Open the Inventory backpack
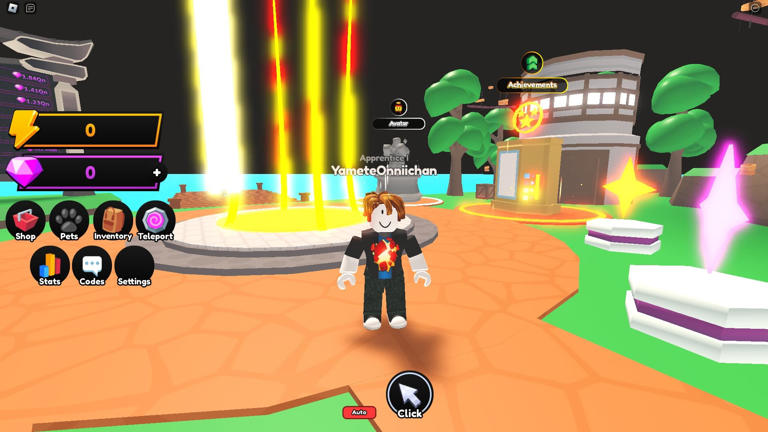 pos(112,221)
